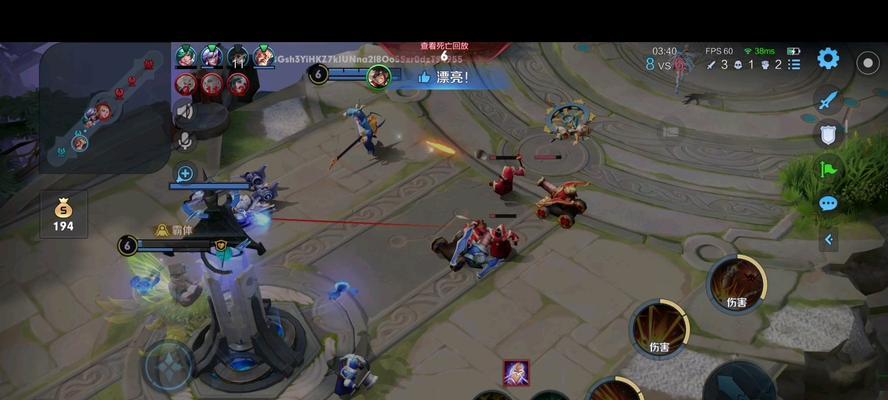
Task: Send the green flag gather signal
Action: [x=828, y=169]
